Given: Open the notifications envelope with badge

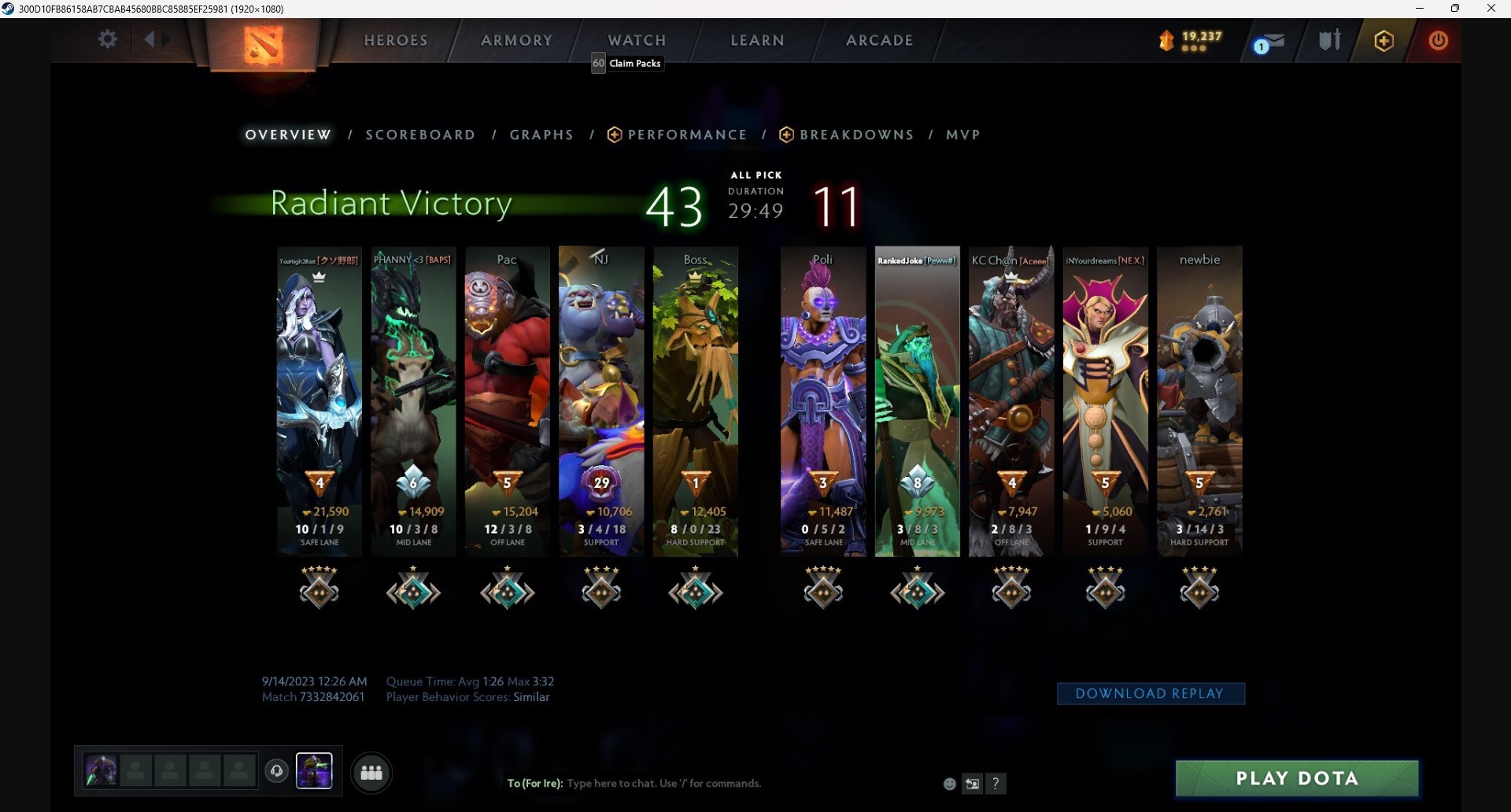Looking at the screenshot, I should tap(1269, 41).
